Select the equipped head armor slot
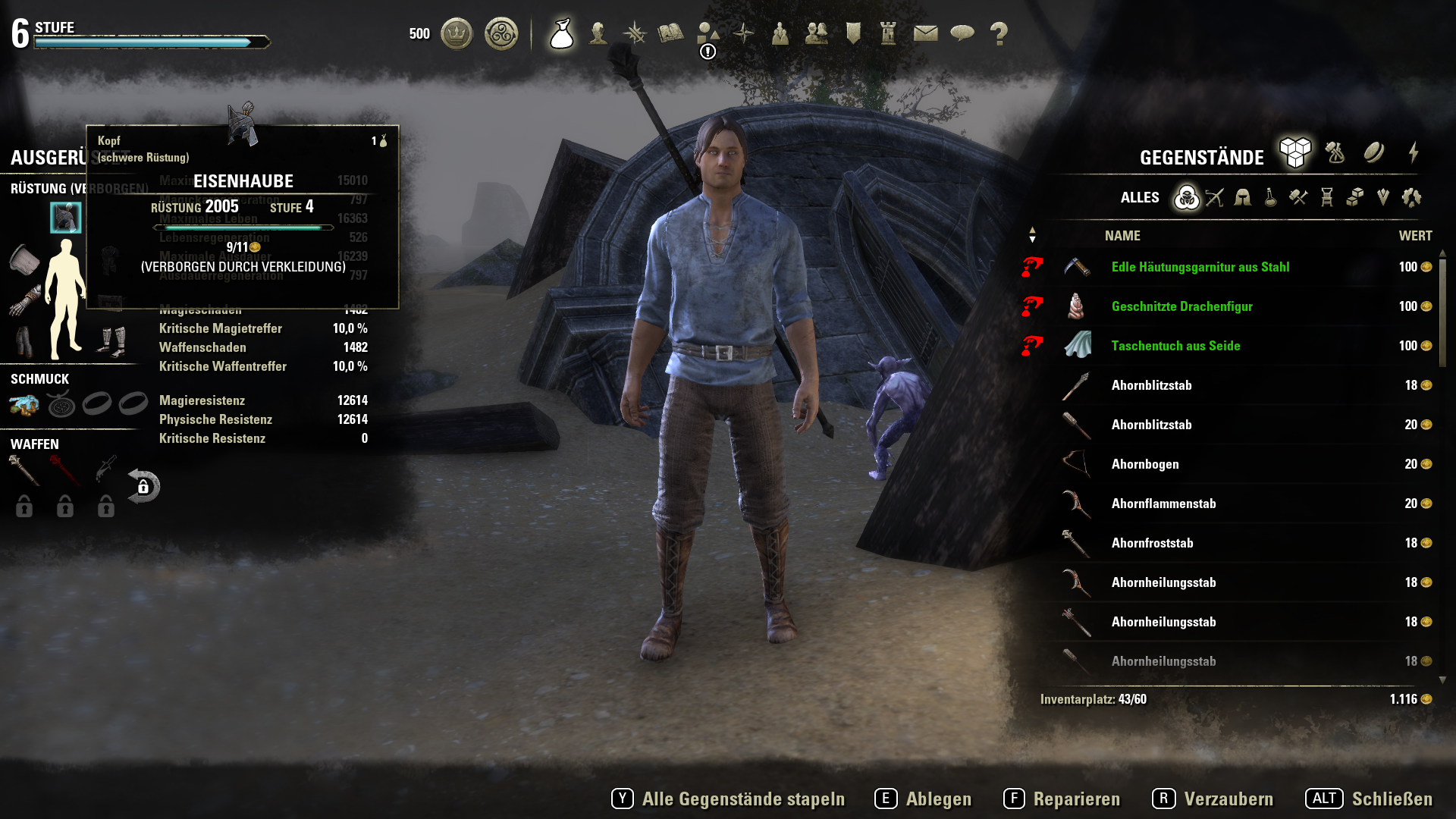Viewport: 1456px width, 819px height. click(x=66, y=218)
